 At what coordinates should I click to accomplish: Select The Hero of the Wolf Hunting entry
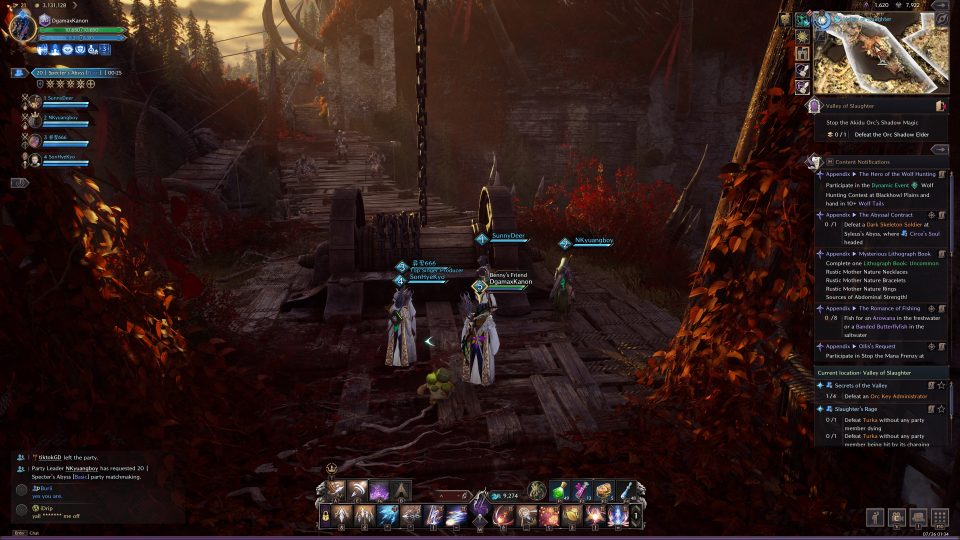tap(880, 174)
